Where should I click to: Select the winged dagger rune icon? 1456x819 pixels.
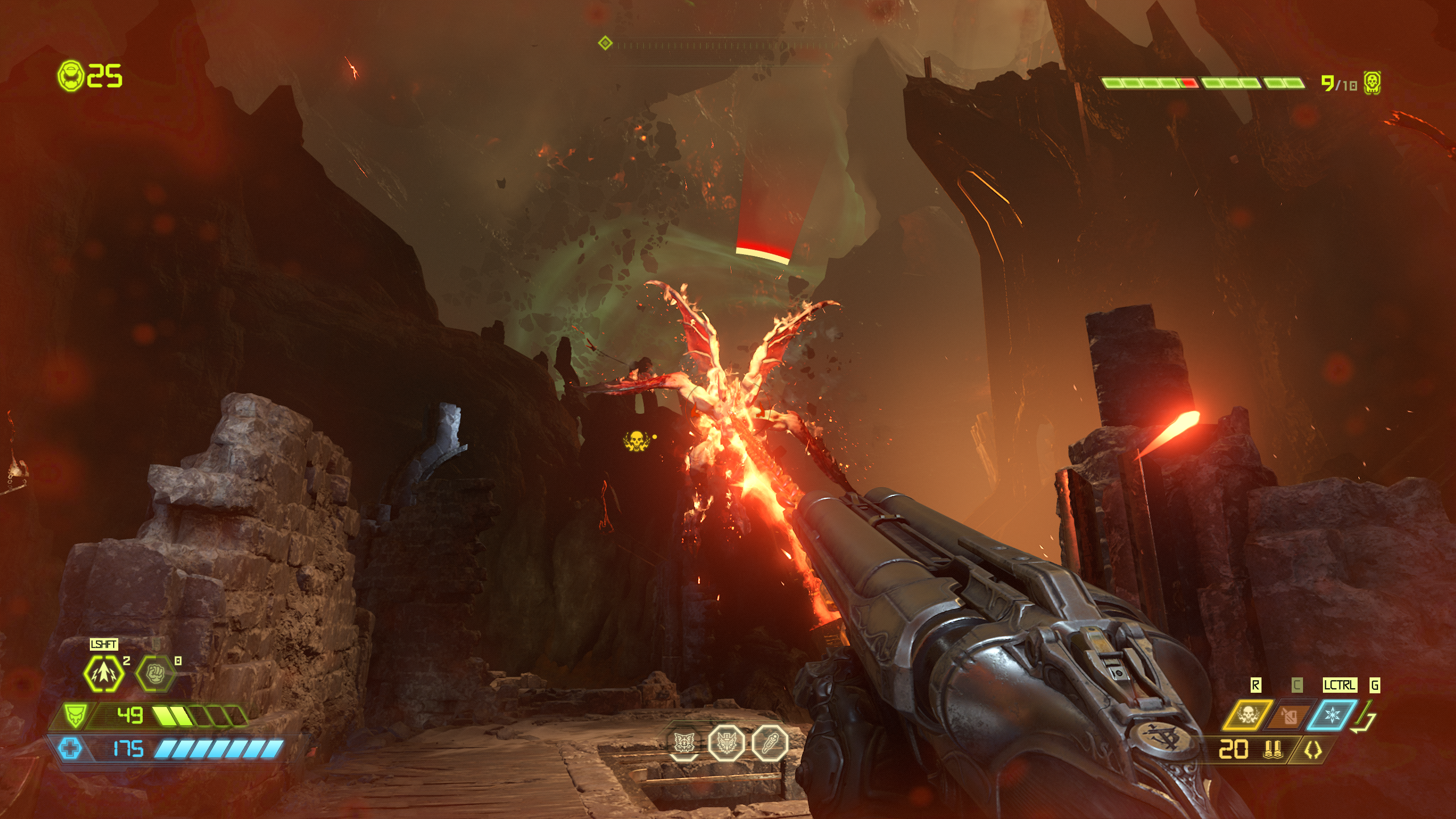click(726, 742)
